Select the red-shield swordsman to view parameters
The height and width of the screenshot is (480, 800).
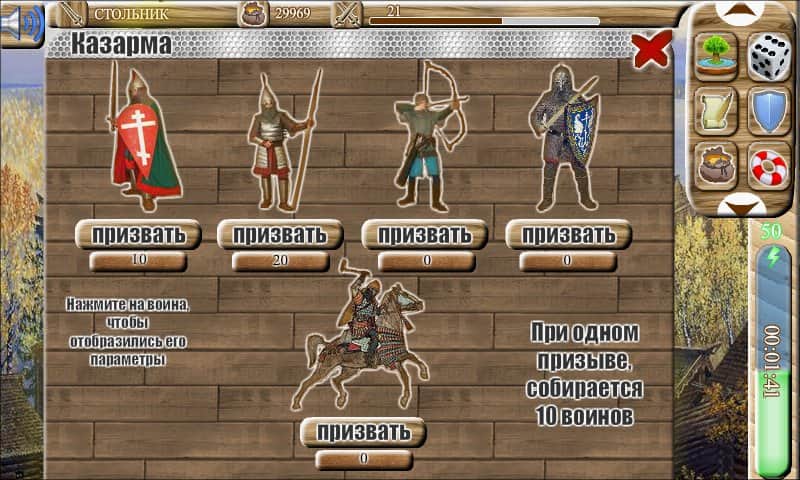tap(142, 140)
